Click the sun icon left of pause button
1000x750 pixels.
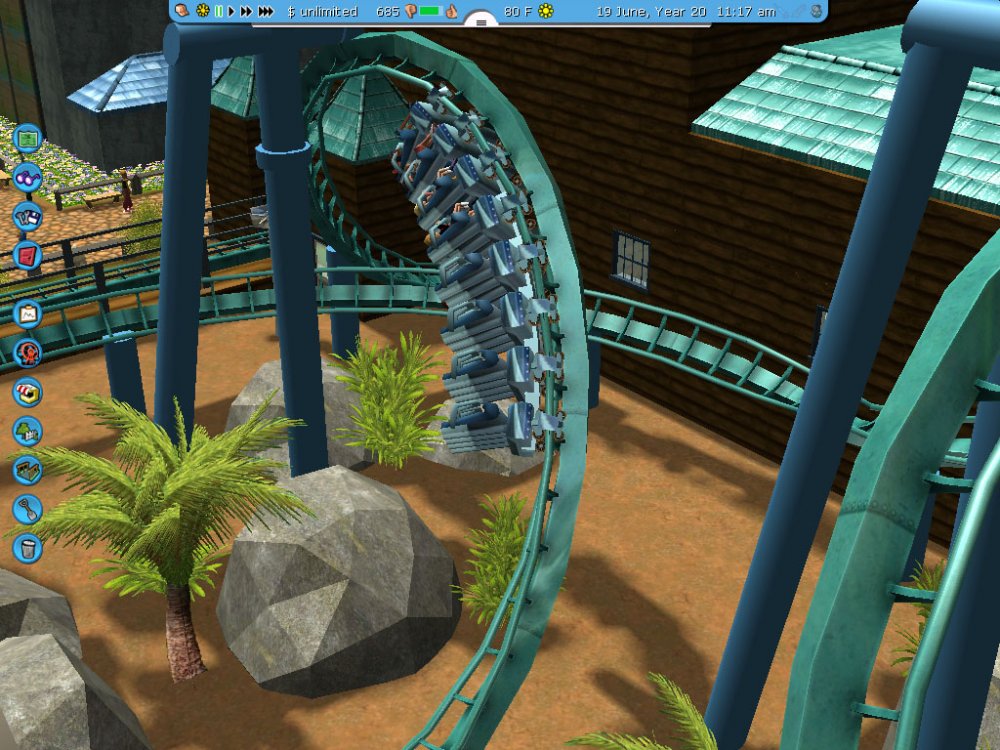[x=203, y=11]
